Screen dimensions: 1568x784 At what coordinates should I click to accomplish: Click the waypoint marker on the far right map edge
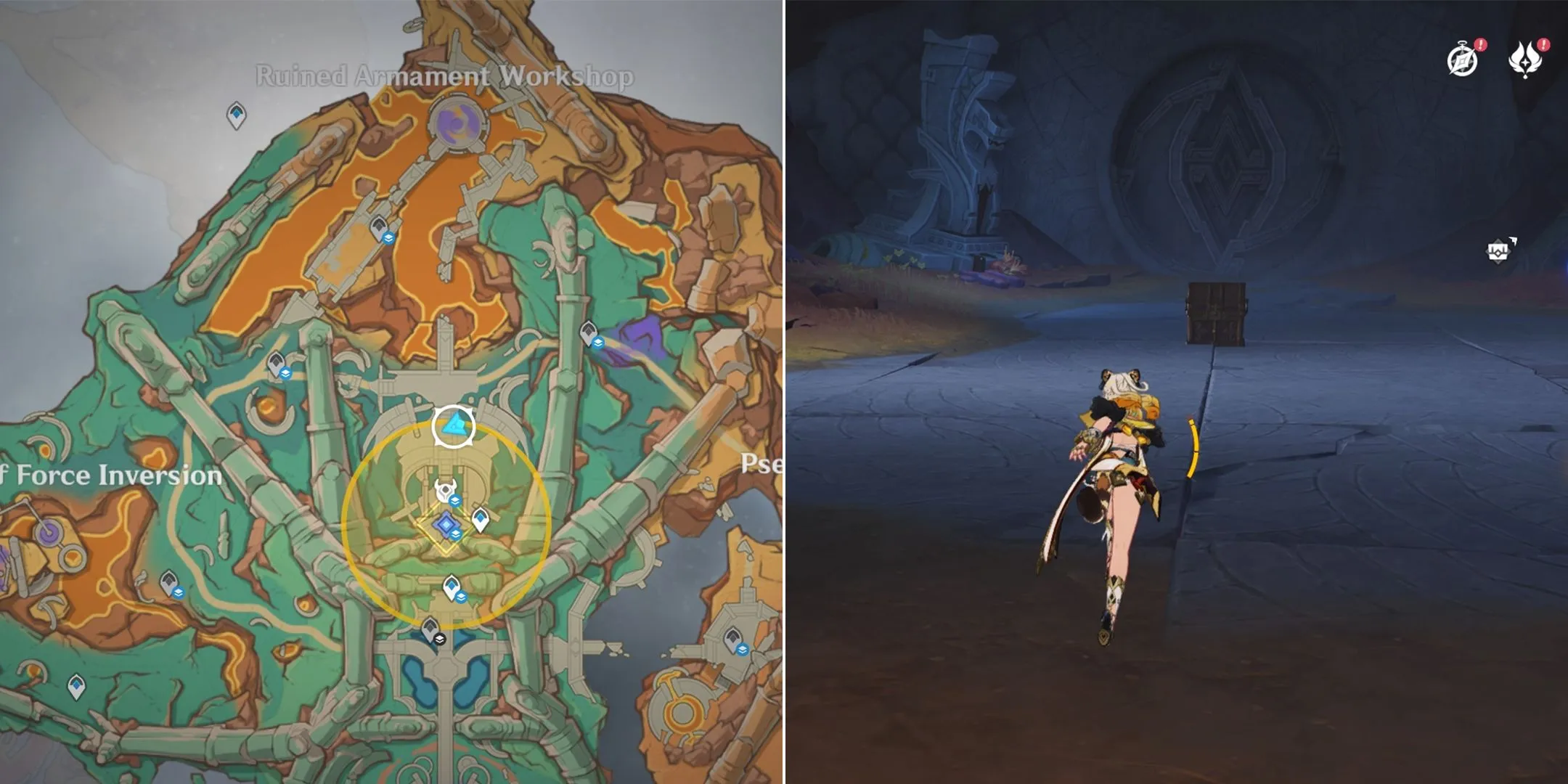(734, 637)
